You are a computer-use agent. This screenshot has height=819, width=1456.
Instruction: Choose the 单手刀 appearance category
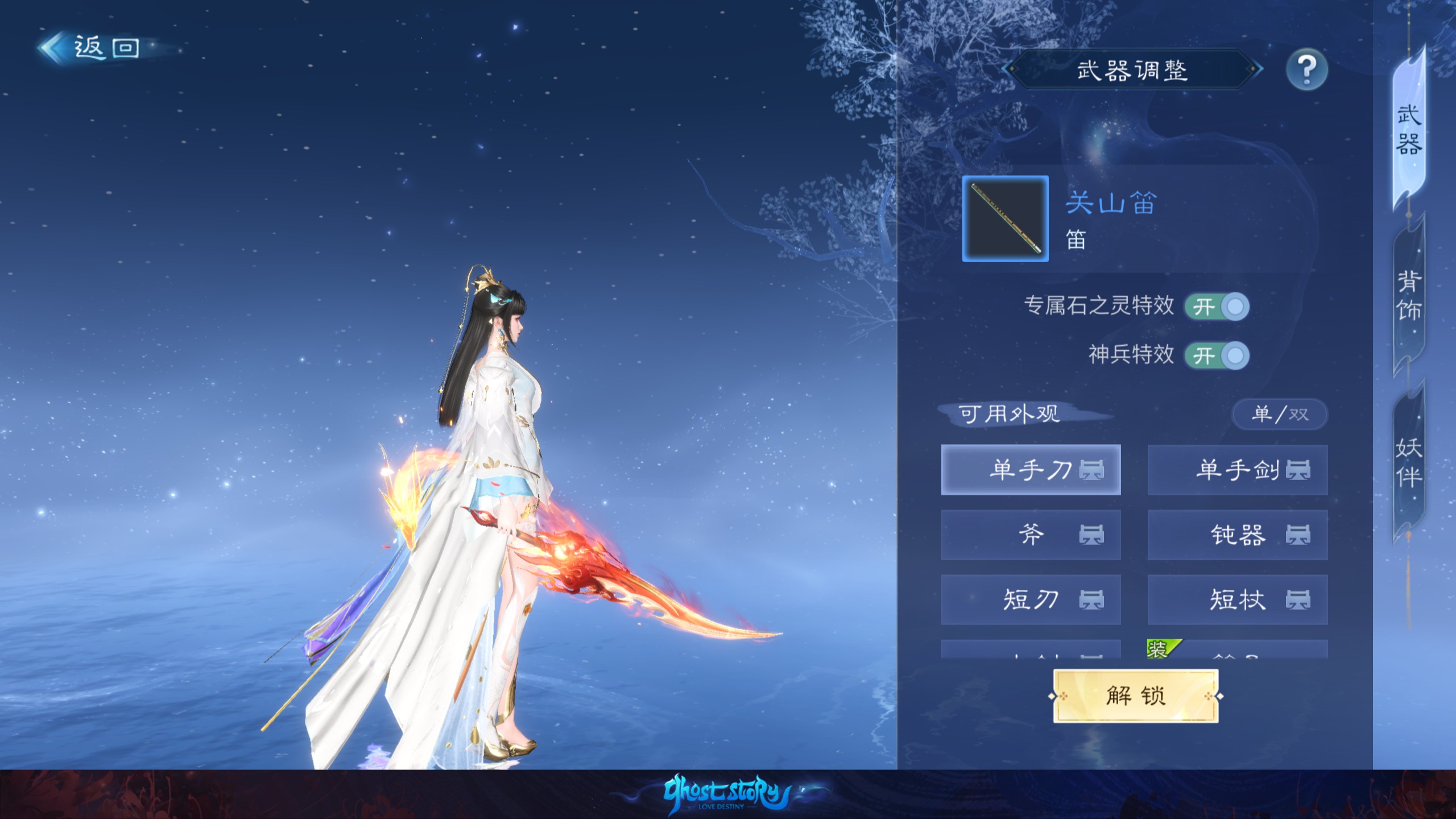[1031, 470]
